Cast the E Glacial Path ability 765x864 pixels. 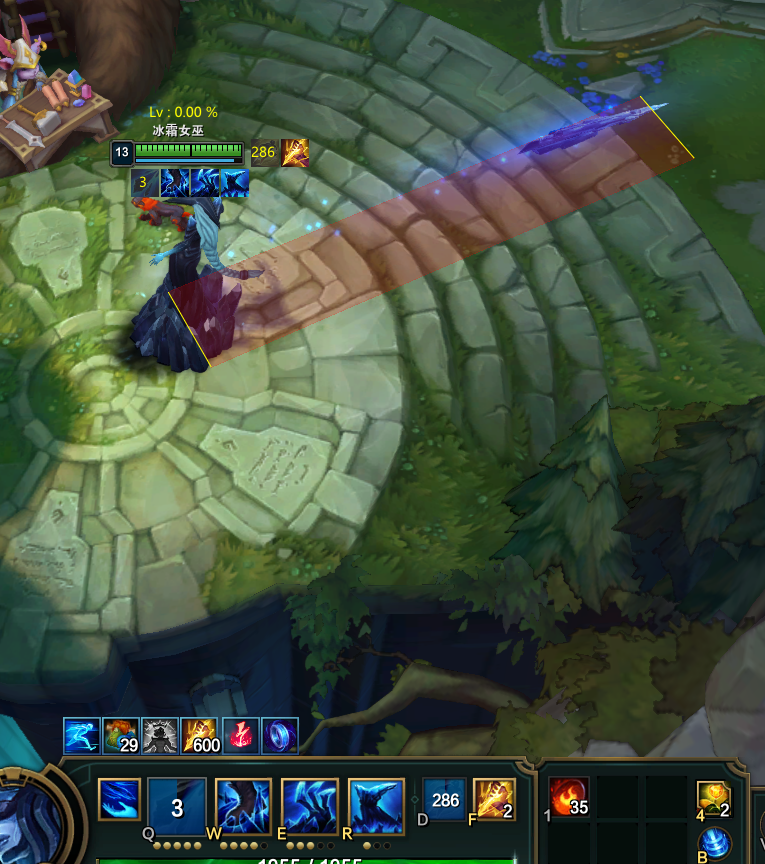pyautogui.click(x=310, y=806)
